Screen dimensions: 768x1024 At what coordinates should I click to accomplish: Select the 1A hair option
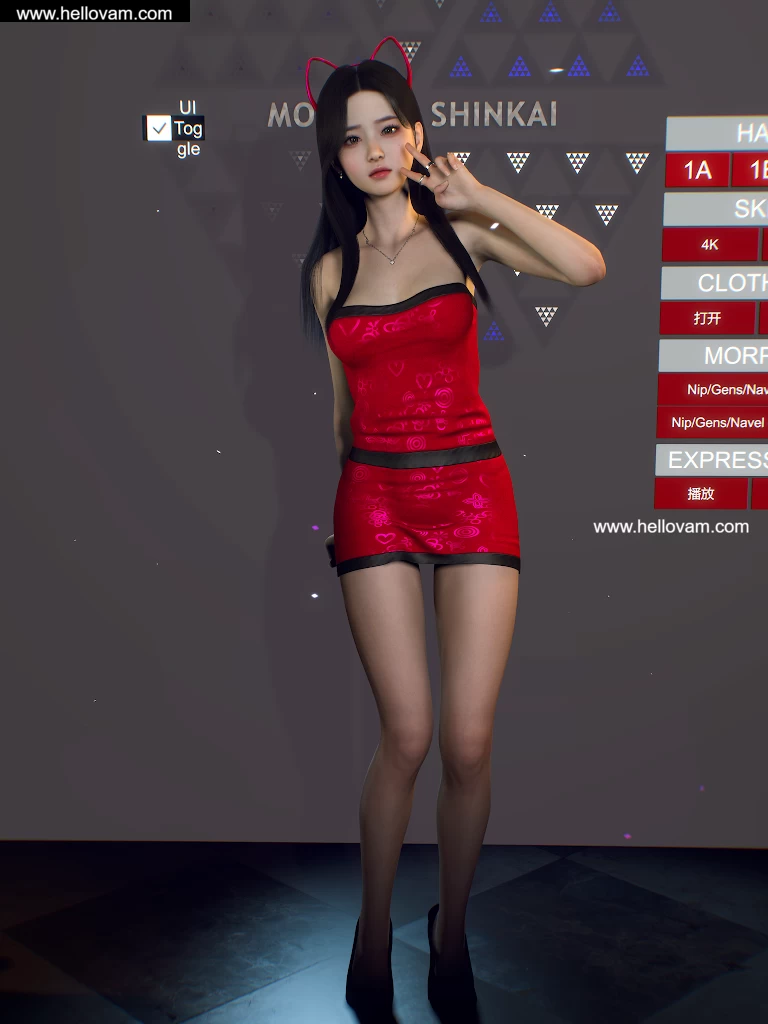point(697,170)
